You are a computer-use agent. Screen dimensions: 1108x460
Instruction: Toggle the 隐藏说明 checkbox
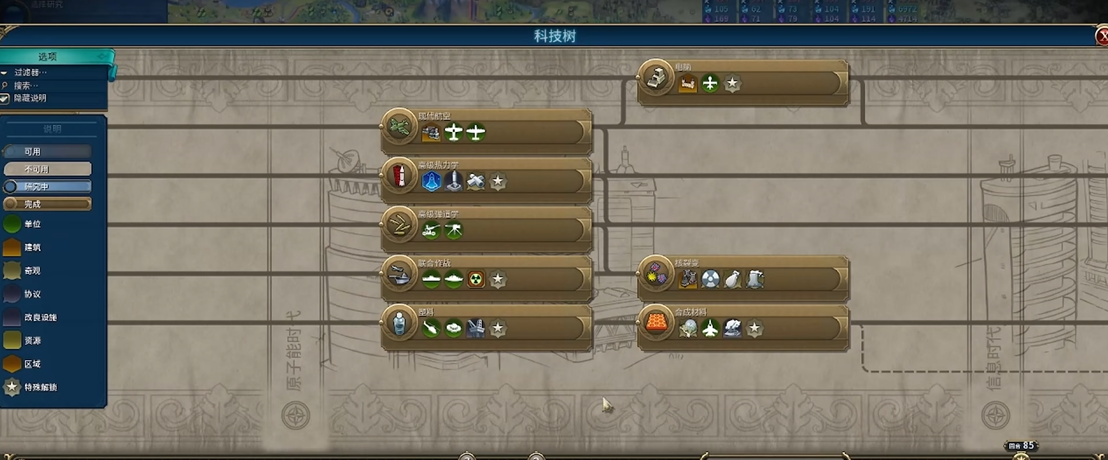(x=5, y=99)
